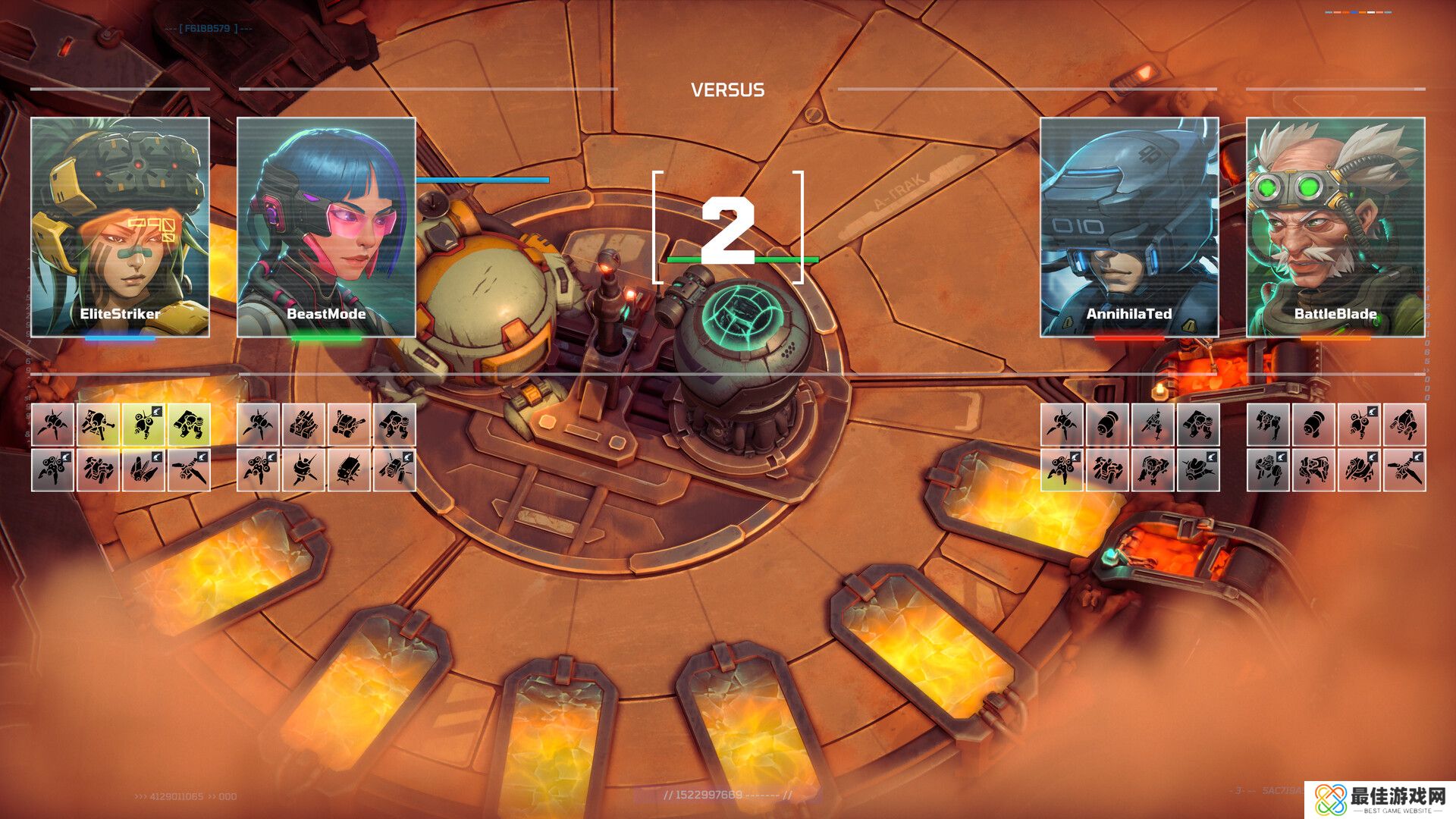
Task: Choose AnnihilaTed's player portrait card
Action: point(1129,227)
